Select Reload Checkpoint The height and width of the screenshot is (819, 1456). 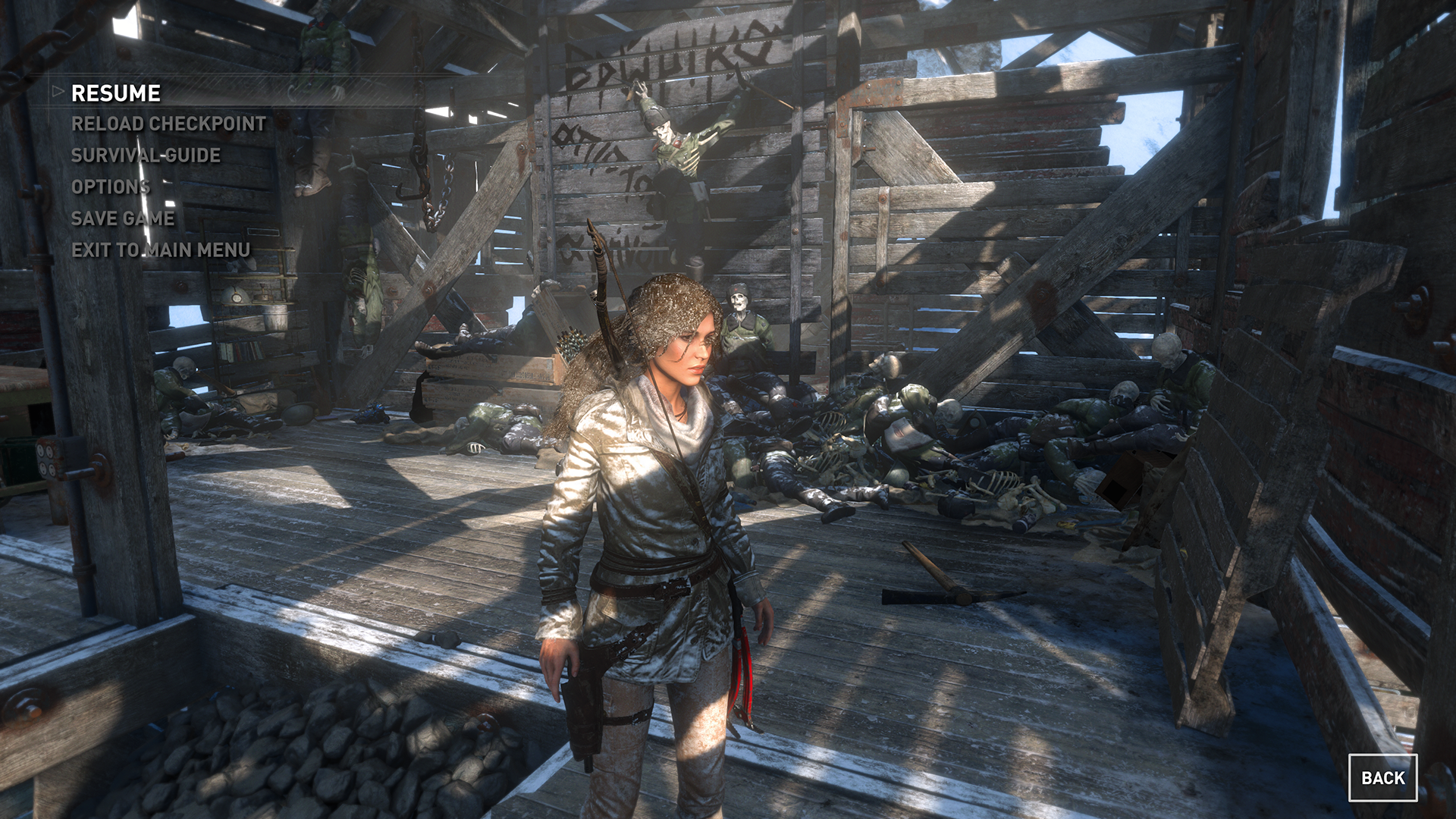[168, 124]
